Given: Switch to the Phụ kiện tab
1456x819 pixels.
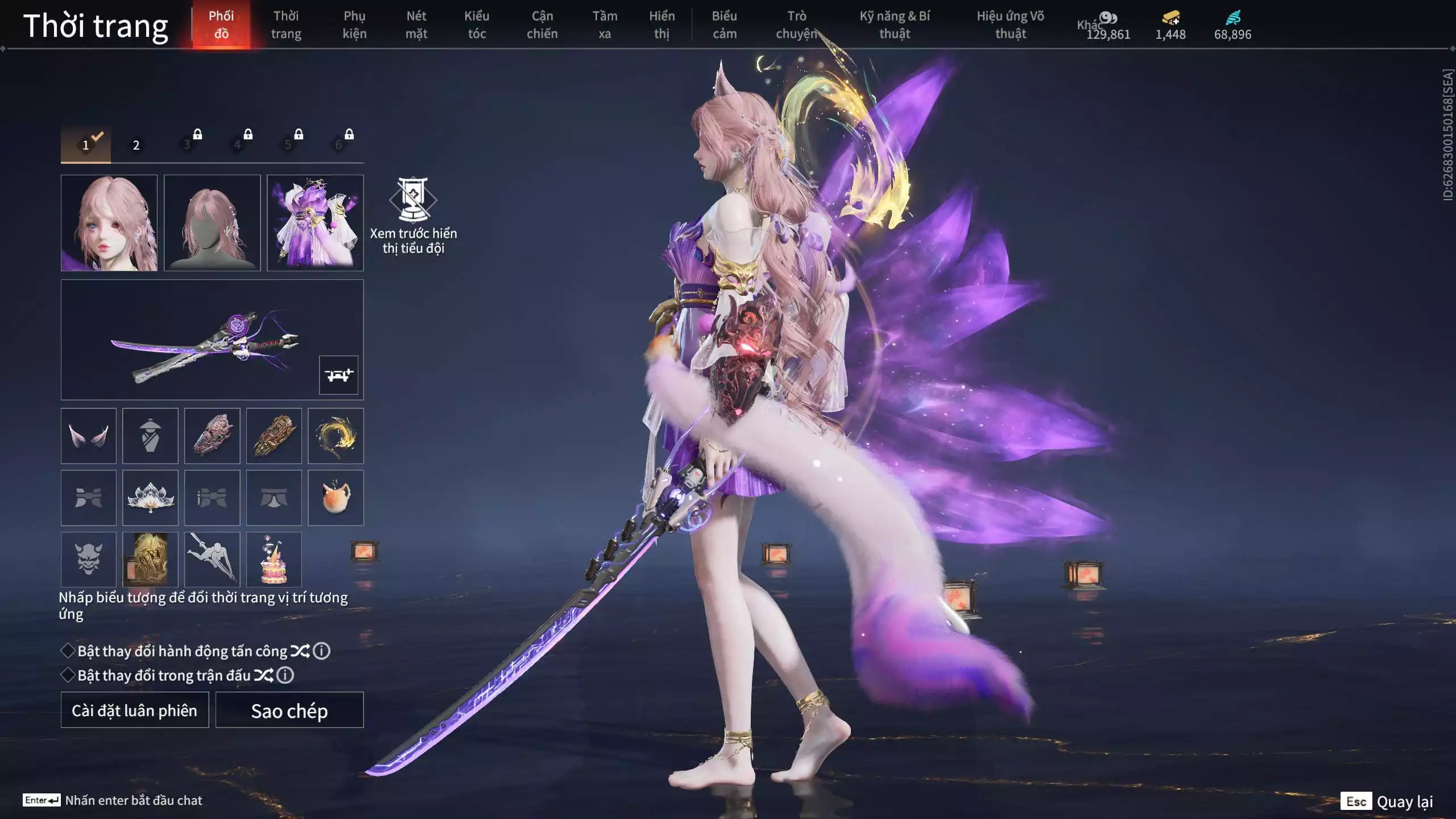Looking at the screenshot, I should point(354,25).
